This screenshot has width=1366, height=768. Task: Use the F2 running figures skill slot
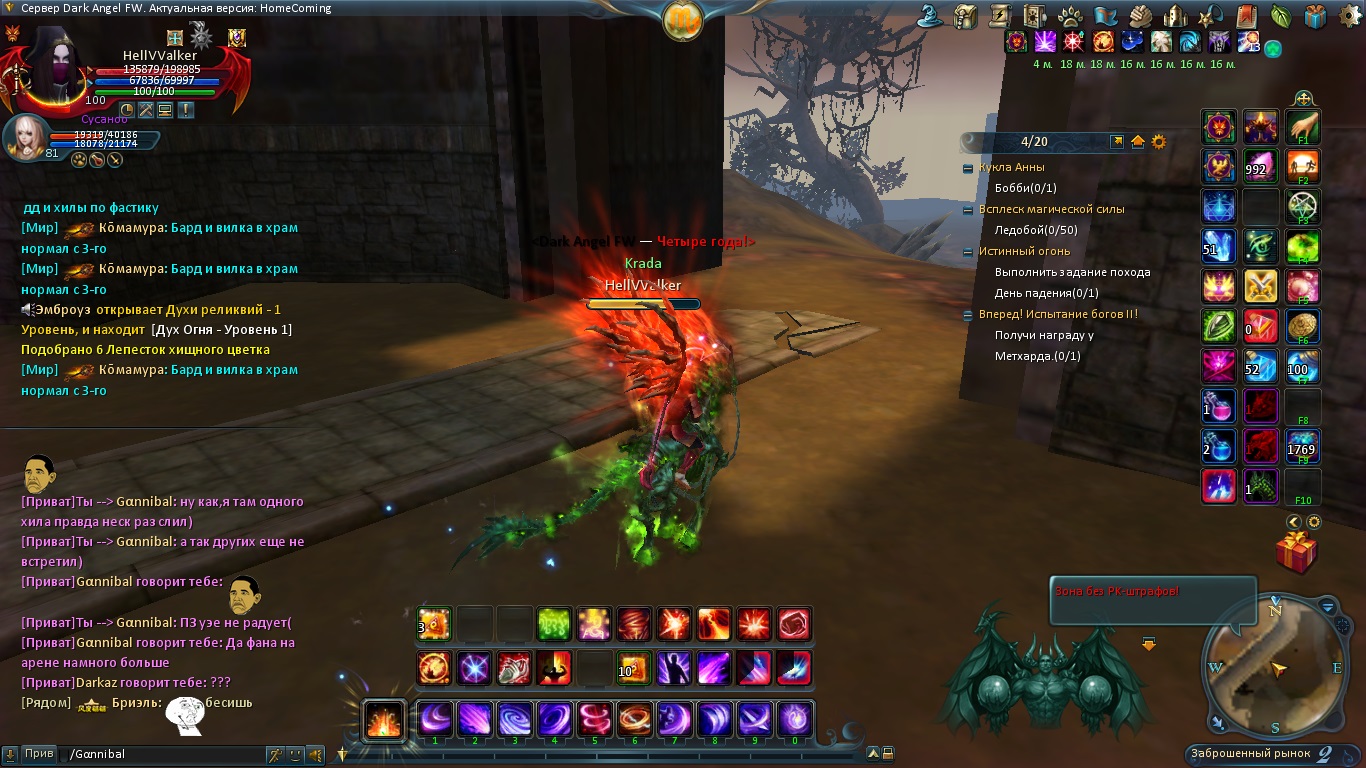(1303, 167)
